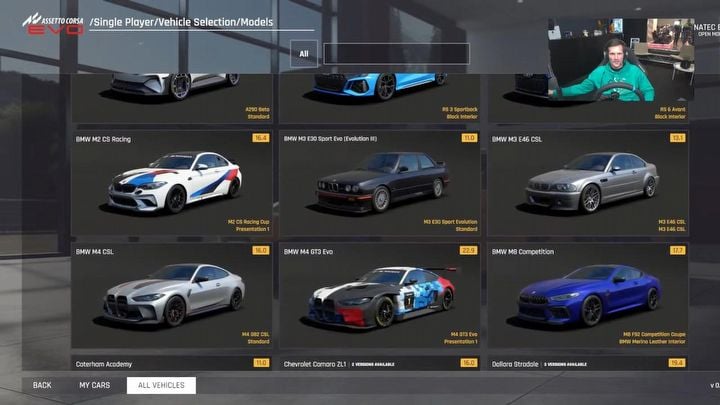The image size is (720, 405).
Task: Choose the Dallara Stradale entry
Action: point(587,364)
